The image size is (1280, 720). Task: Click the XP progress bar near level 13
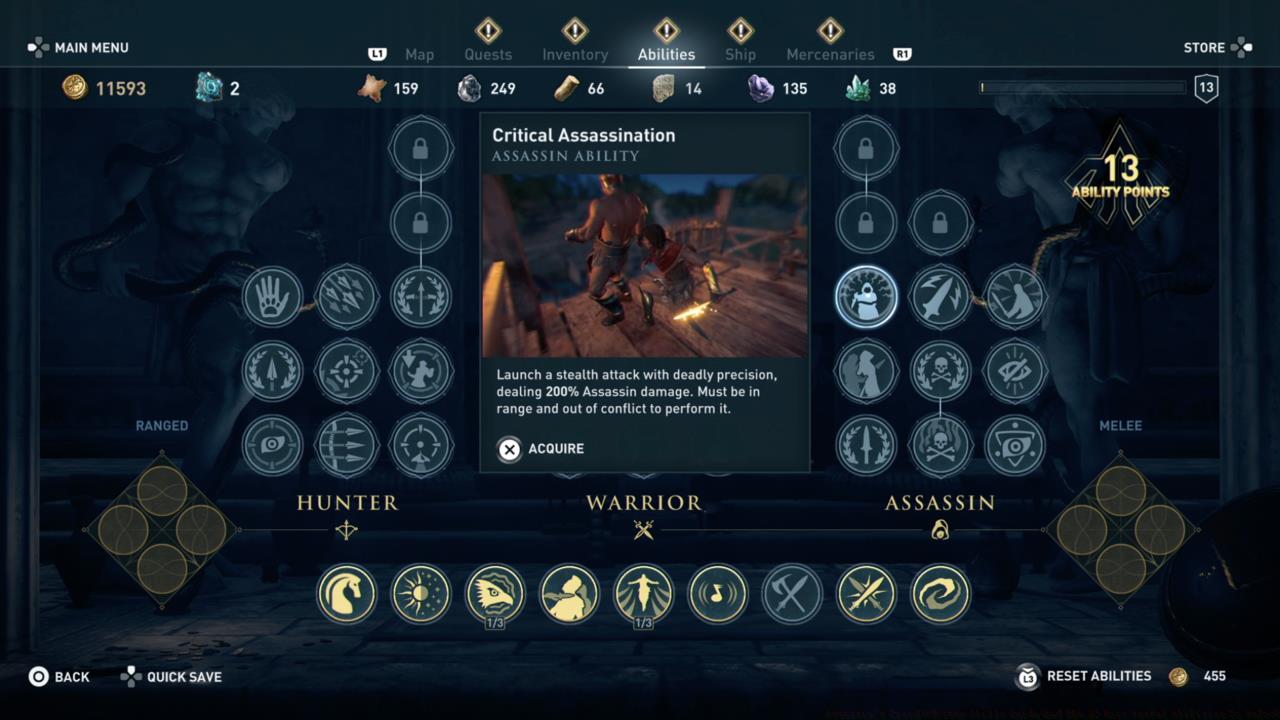pos(1080,88)
